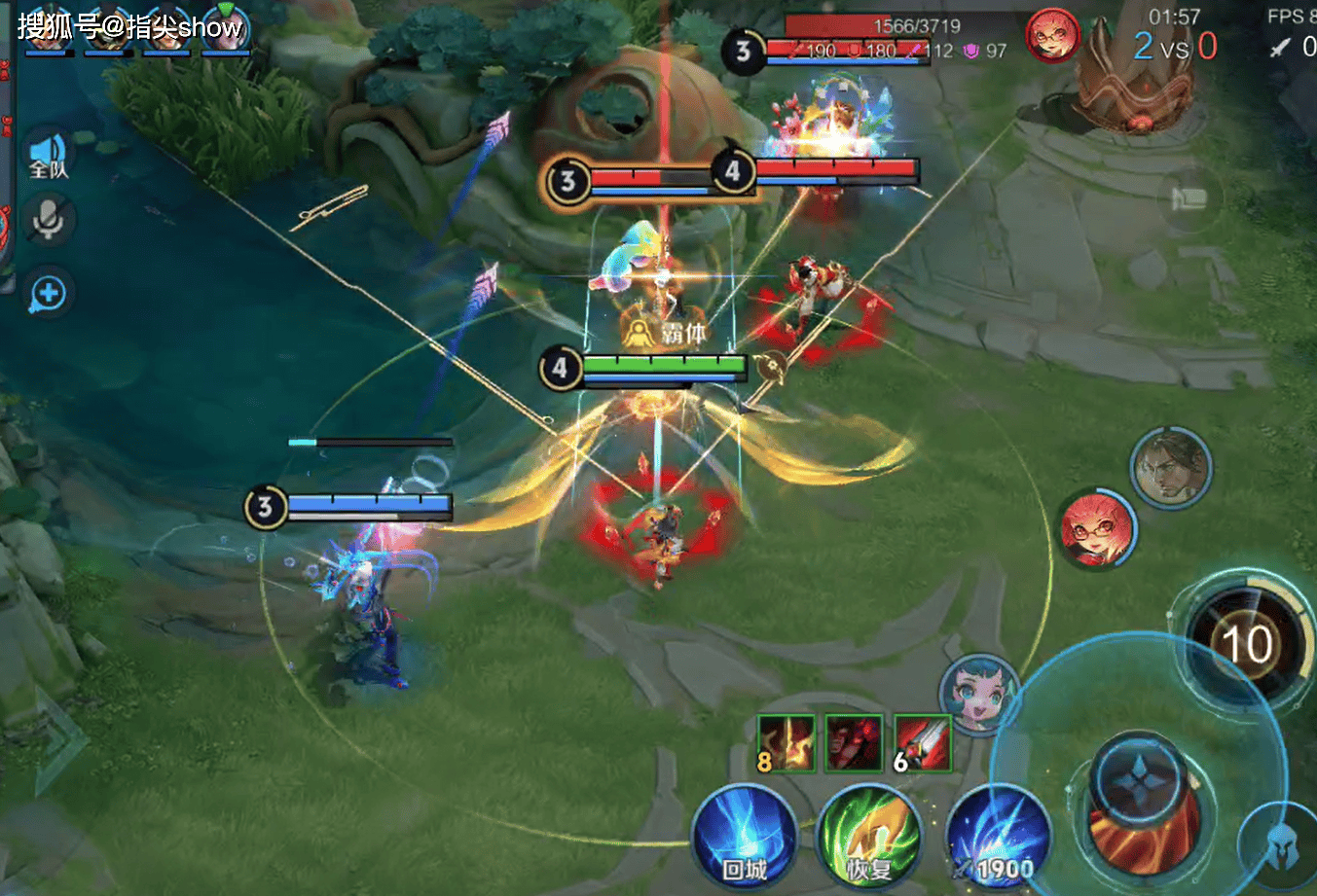The image size is (1317, 896).
Task: Tap the 回城 recall button
Action: [x=745, y=837]
